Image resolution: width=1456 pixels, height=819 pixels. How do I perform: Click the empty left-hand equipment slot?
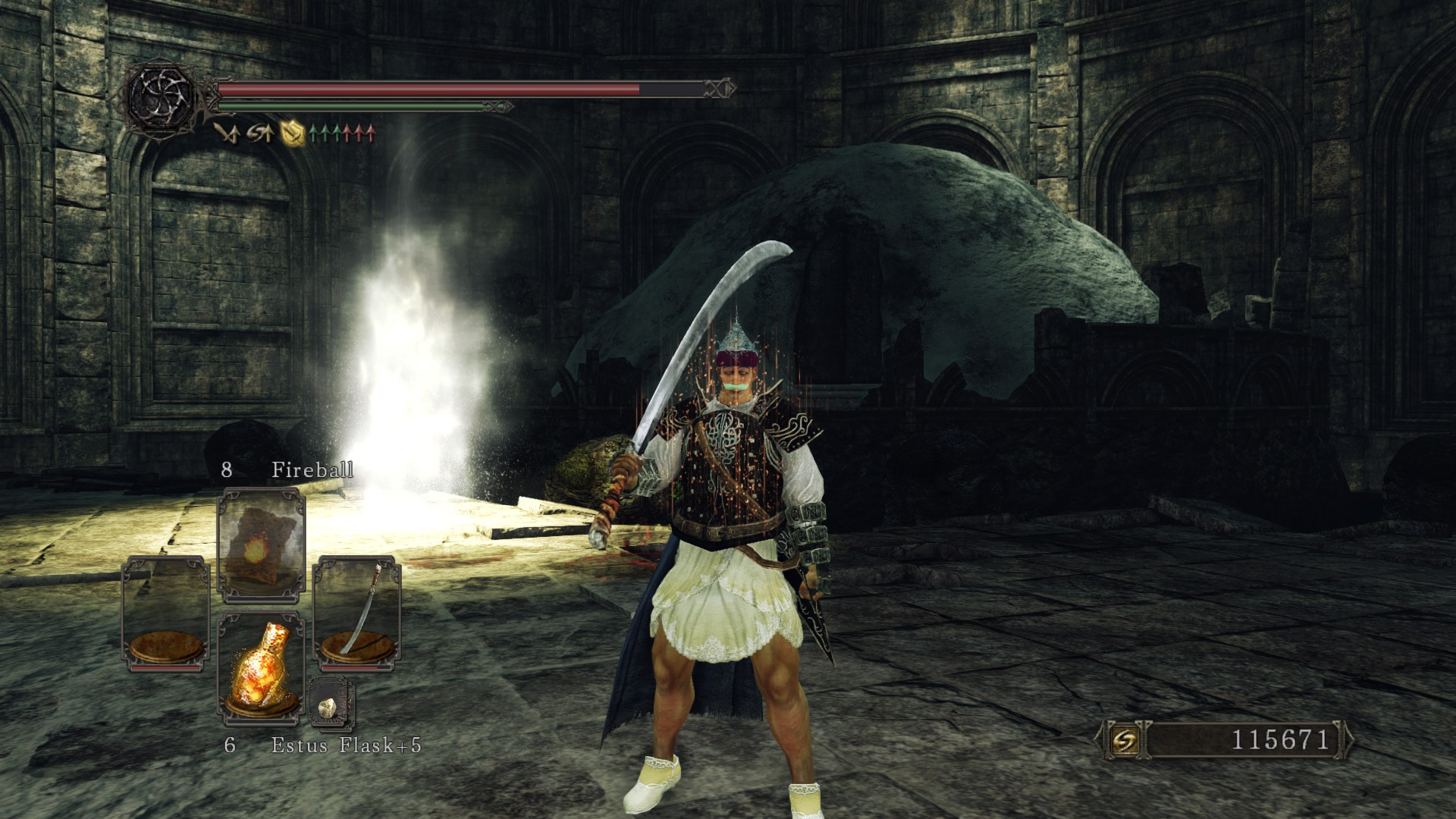coord(166,613)
